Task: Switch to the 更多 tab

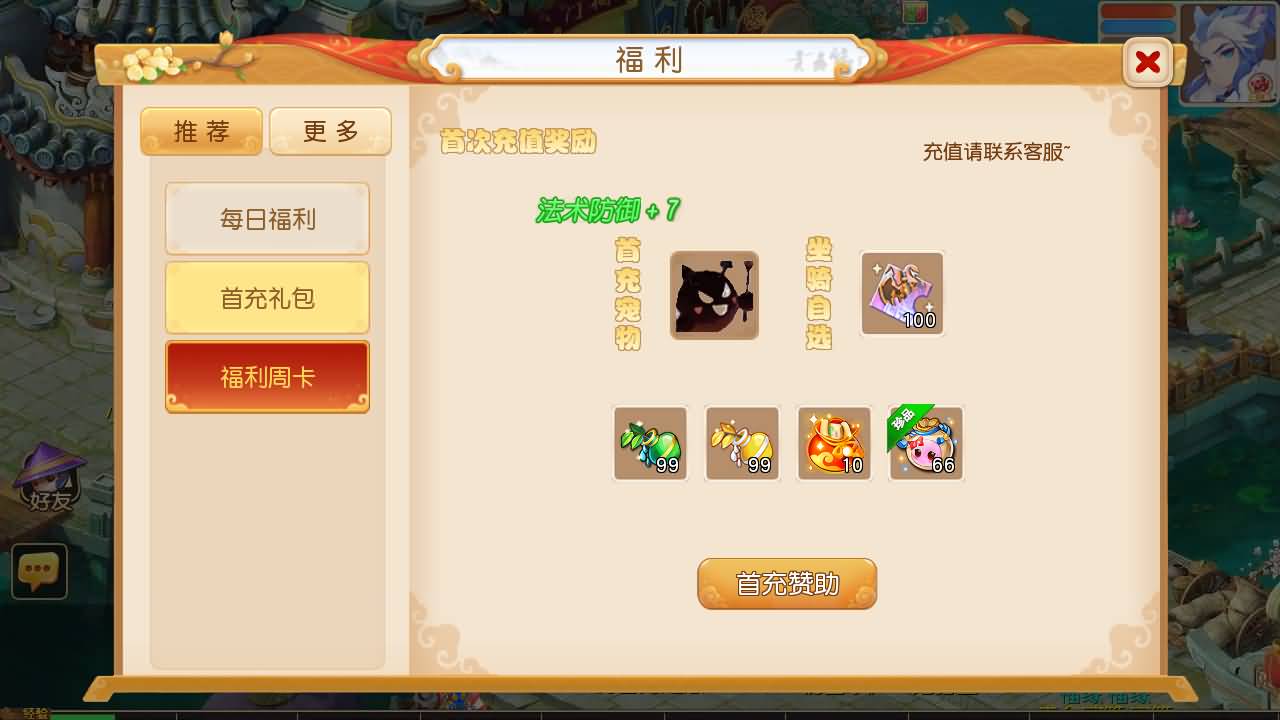Action: pyautogui.click(x=330, y=130)
